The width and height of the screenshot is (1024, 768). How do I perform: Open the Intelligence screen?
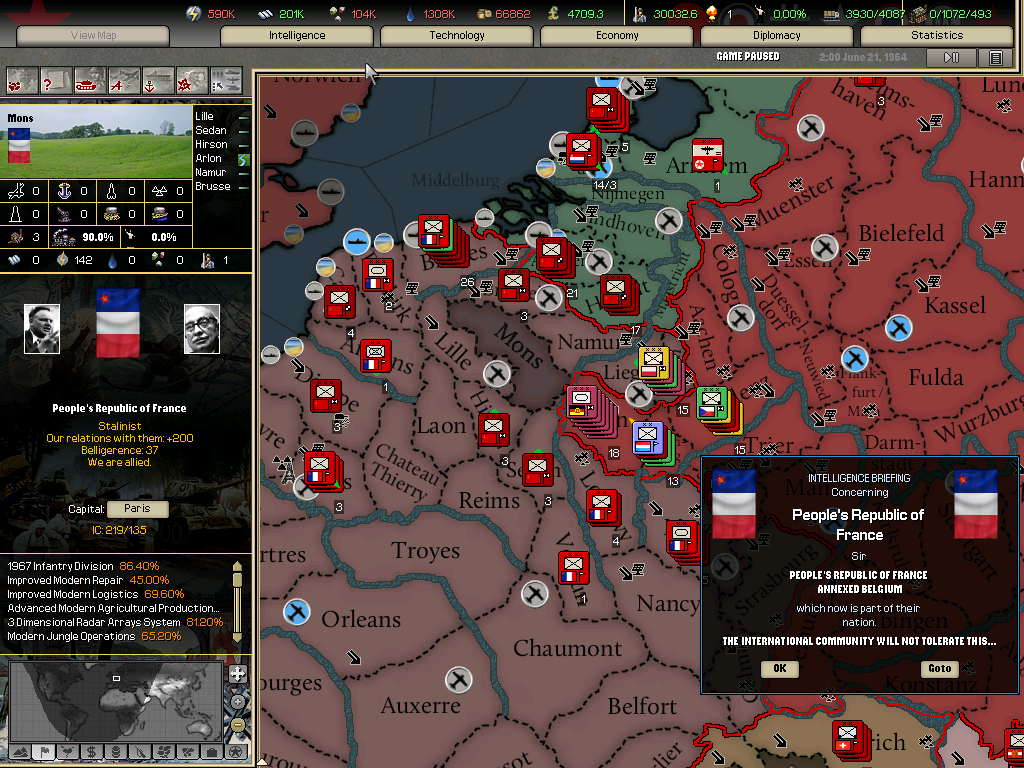click(x=297, y=36)
